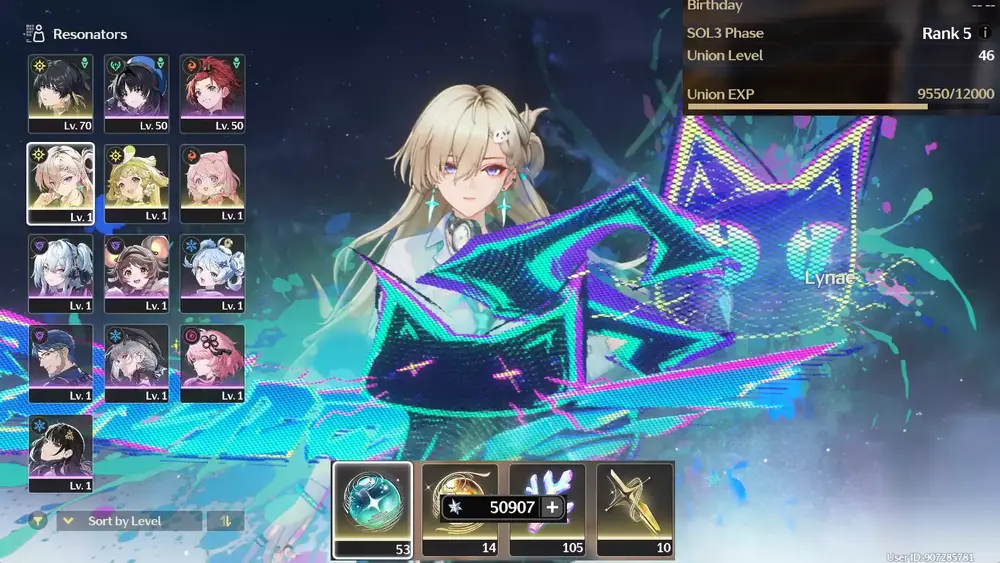Viewport: 1000px width, 563px height.
Task: Select the male resonator with glasses
Action: 61,362
